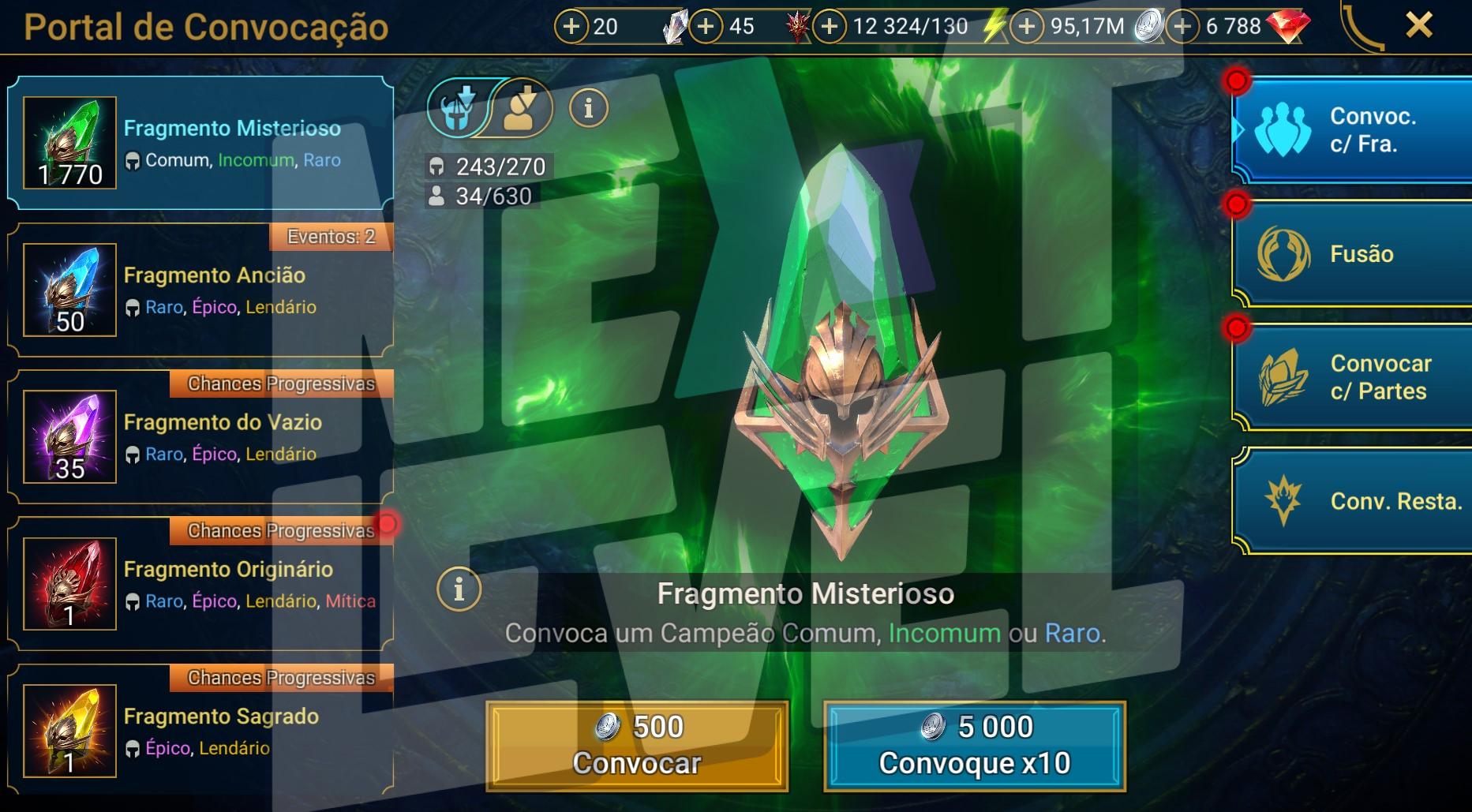Toggle the helmet arrow summon mode icon
This screenshot has height=812, width=1472.
pos(458,107)
